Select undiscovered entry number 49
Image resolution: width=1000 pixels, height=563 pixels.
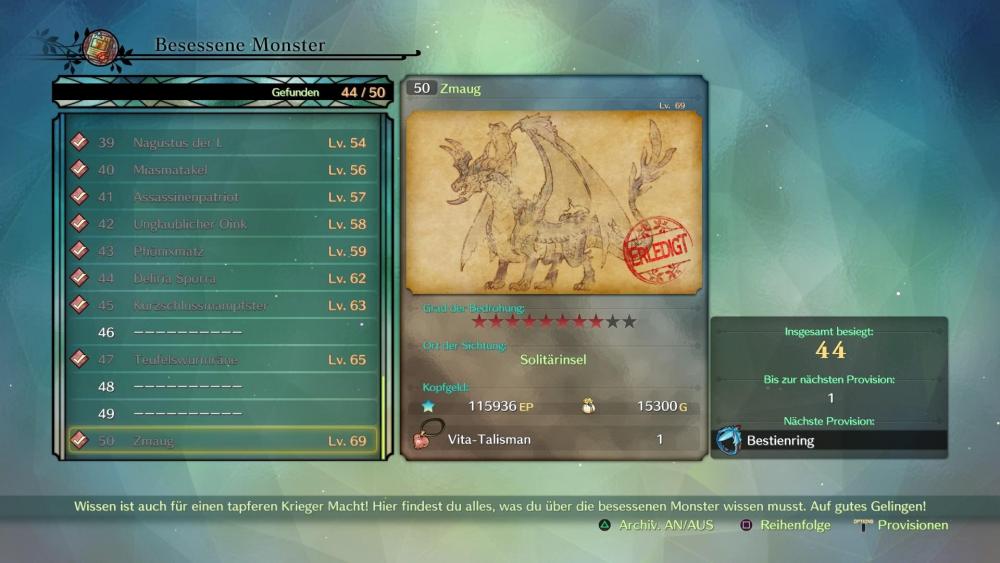(222, 413)
